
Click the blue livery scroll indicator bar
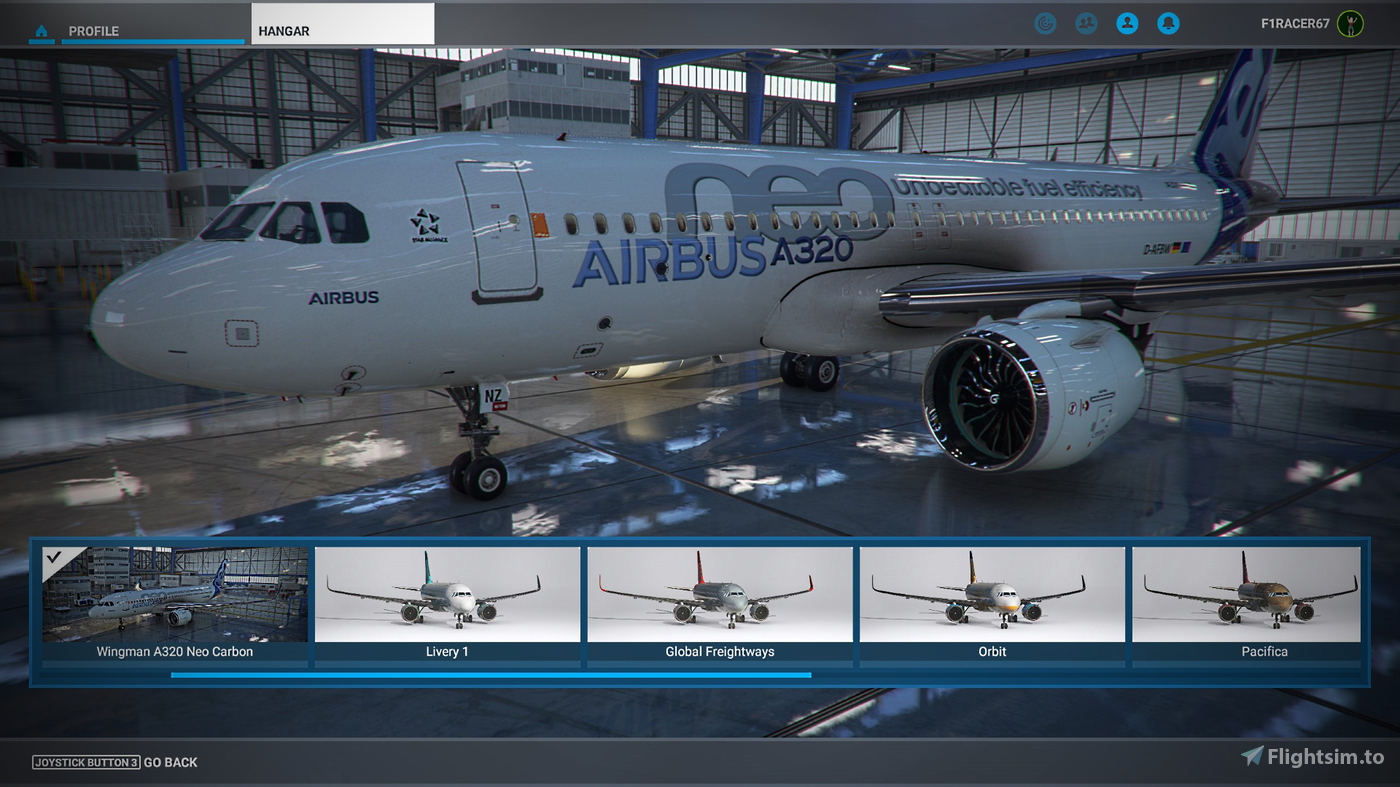pyautogui.click(x=489, y=677)
